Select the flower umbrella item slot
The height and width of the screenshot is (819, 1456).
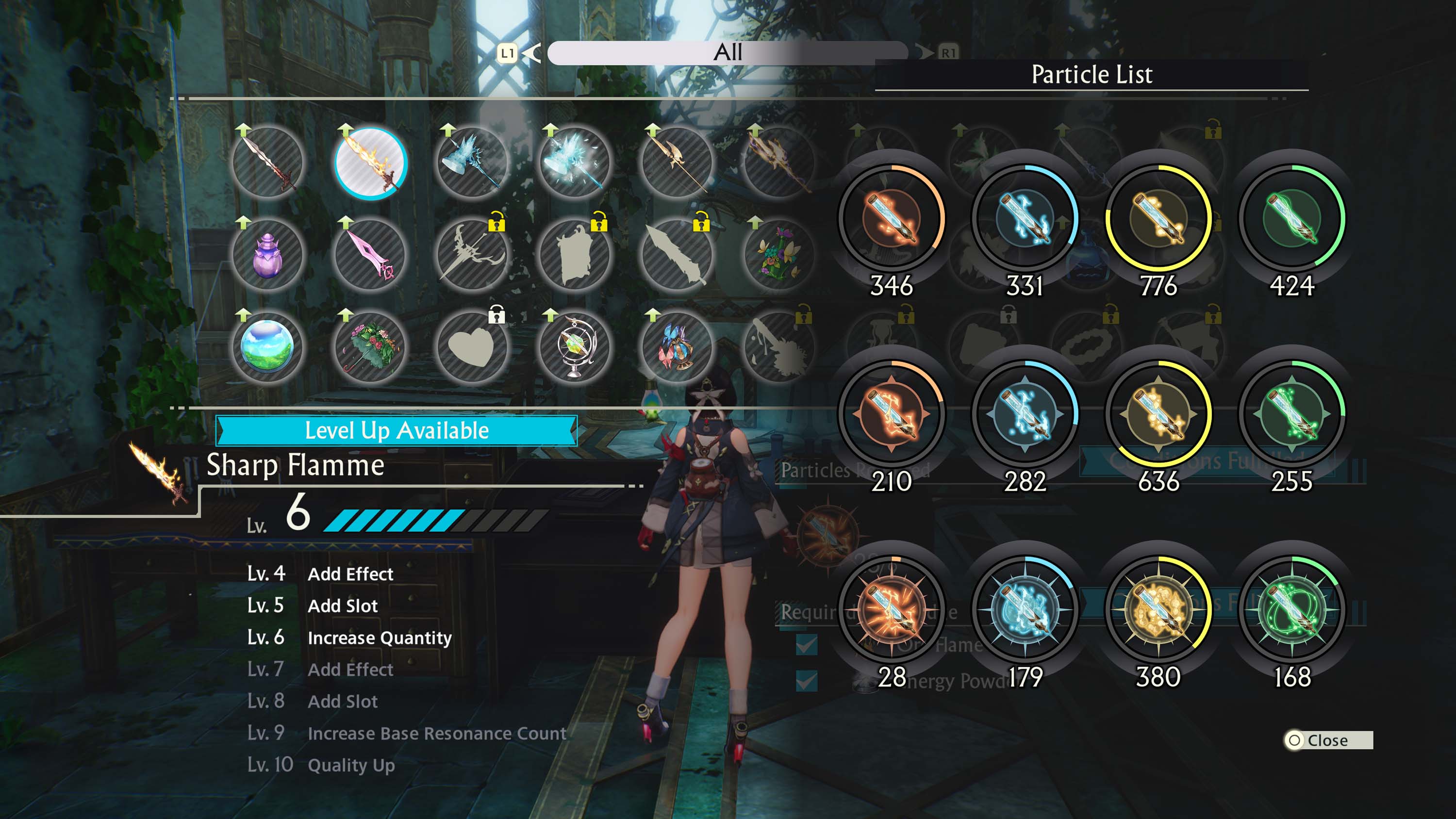[x=370, y=346]
